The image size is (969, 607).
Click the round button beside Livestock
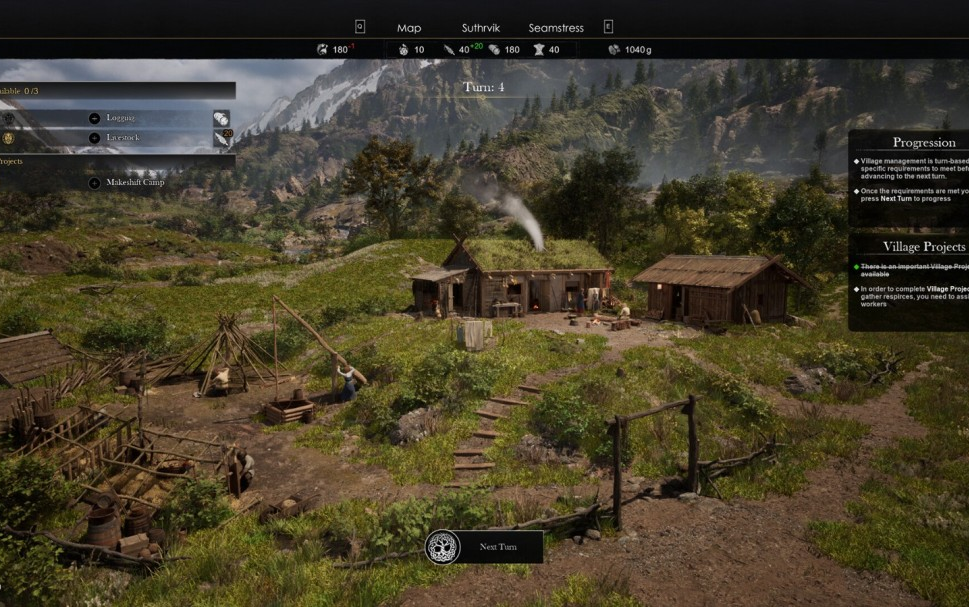pyautogui.click(x=94, y=138)
